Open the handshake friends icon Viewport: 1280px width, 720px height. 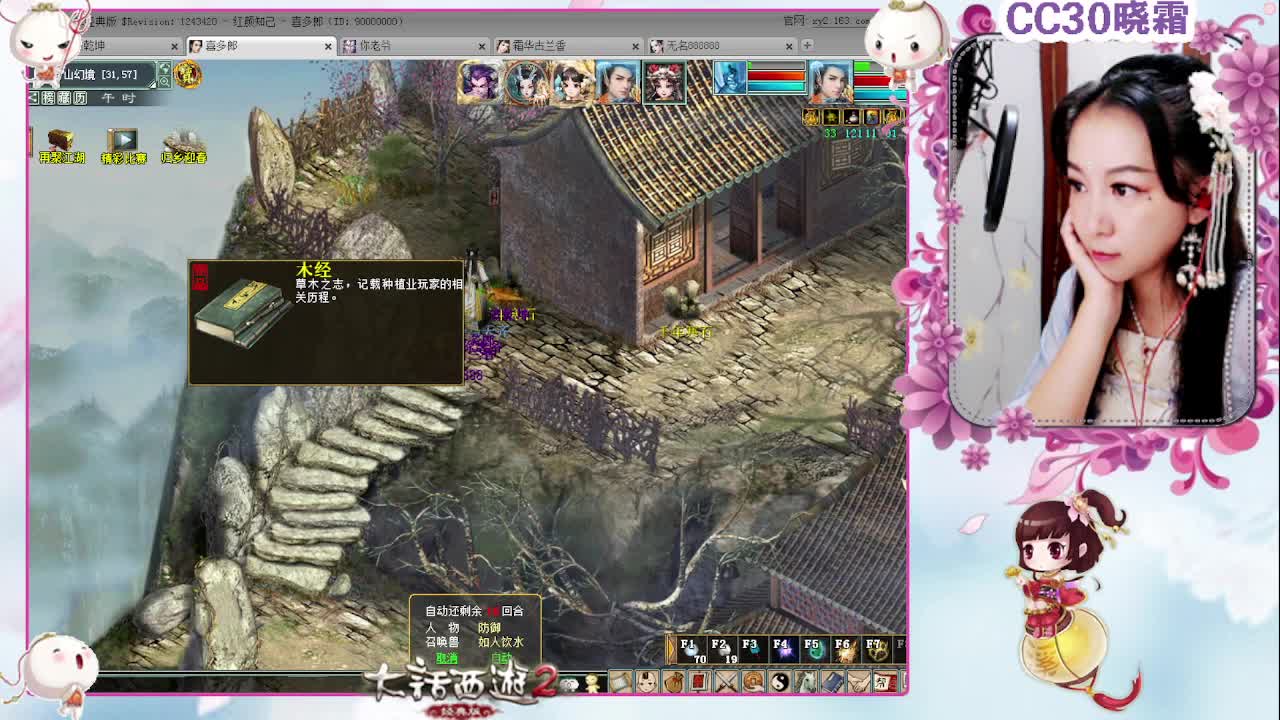click(x=858, y=681)
